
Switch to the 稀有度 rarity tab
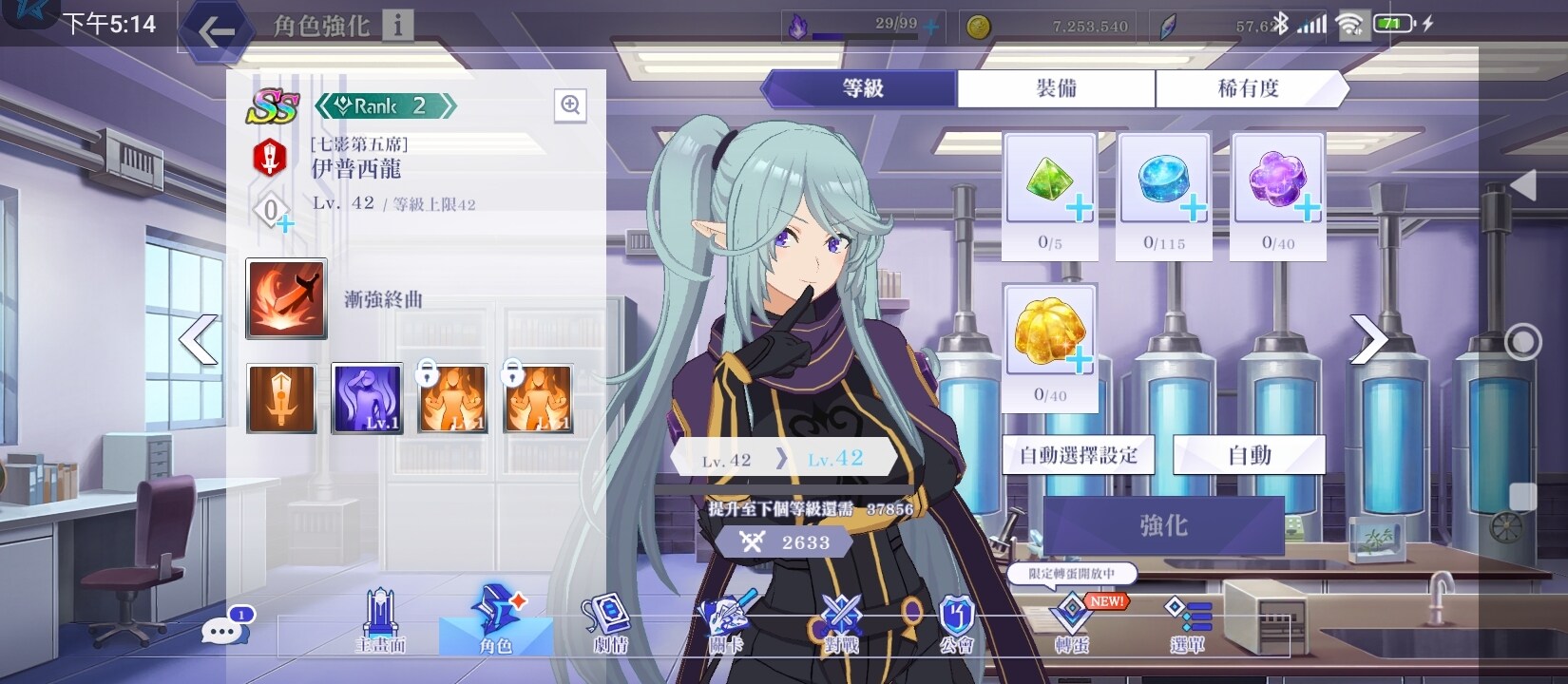(1248, 88)
